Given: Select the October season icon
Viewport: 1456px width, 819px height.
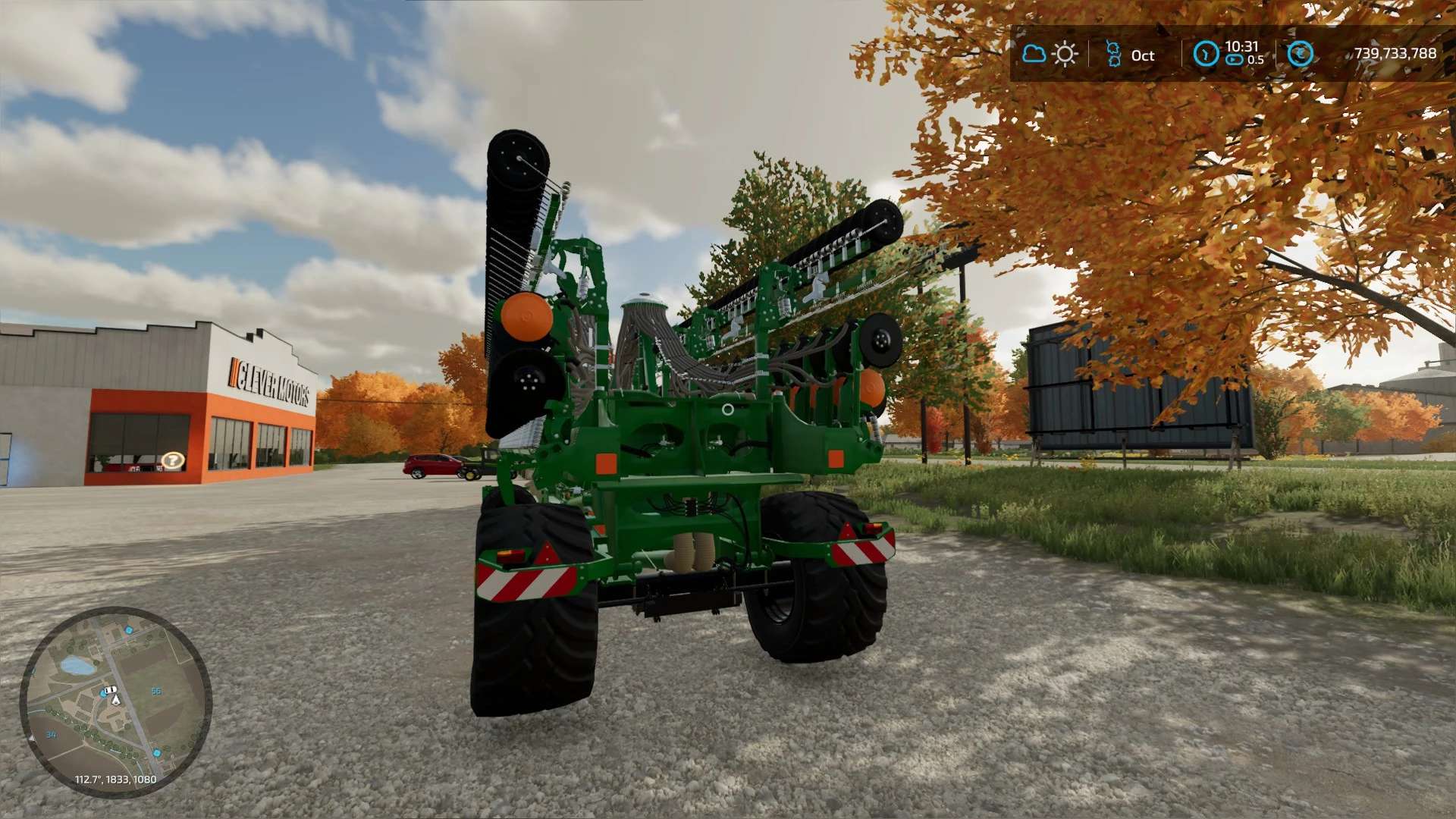Looking at the screenshot, I should [1113, 55].
